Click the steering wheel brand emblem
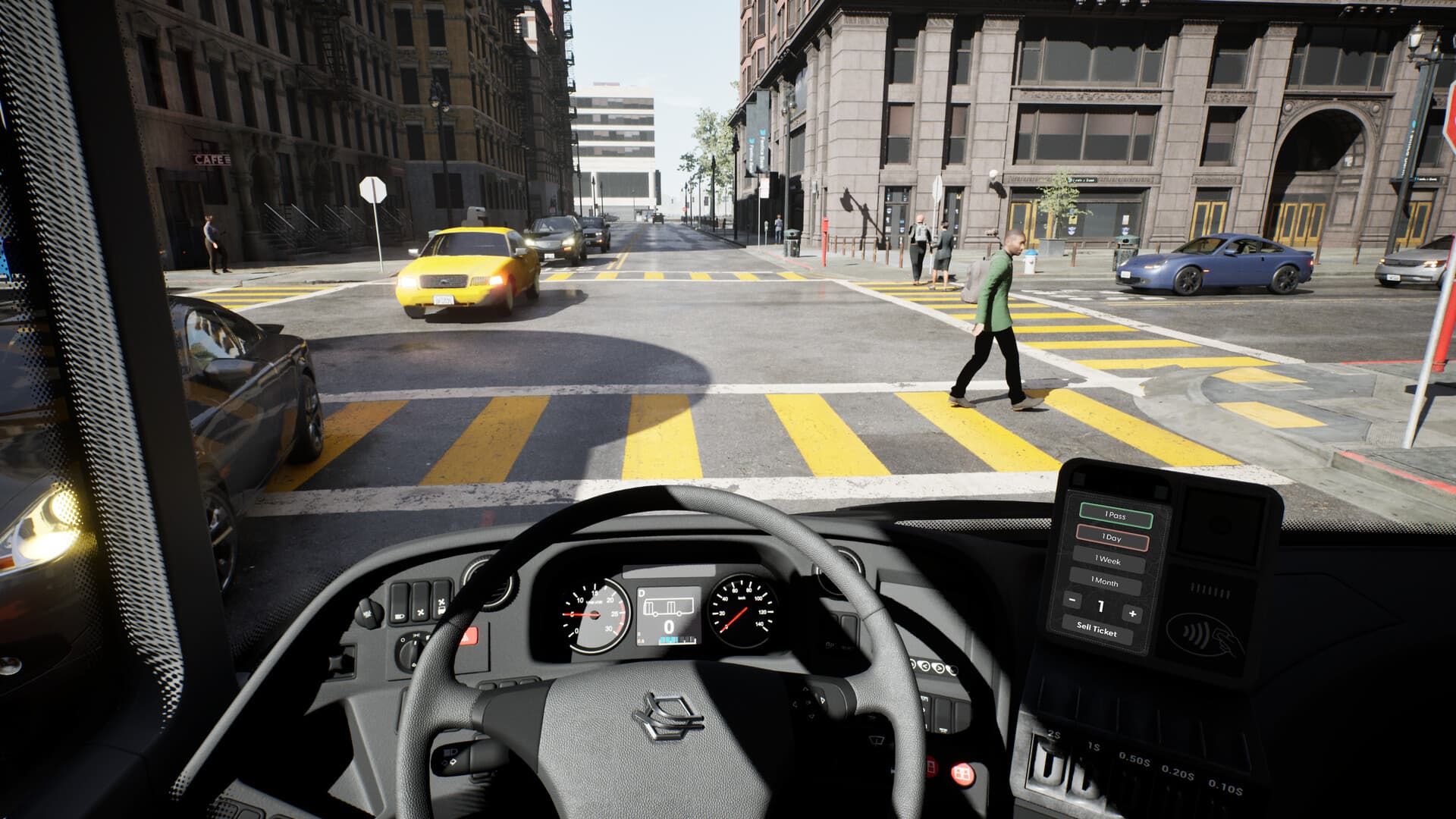 [669, 718]
